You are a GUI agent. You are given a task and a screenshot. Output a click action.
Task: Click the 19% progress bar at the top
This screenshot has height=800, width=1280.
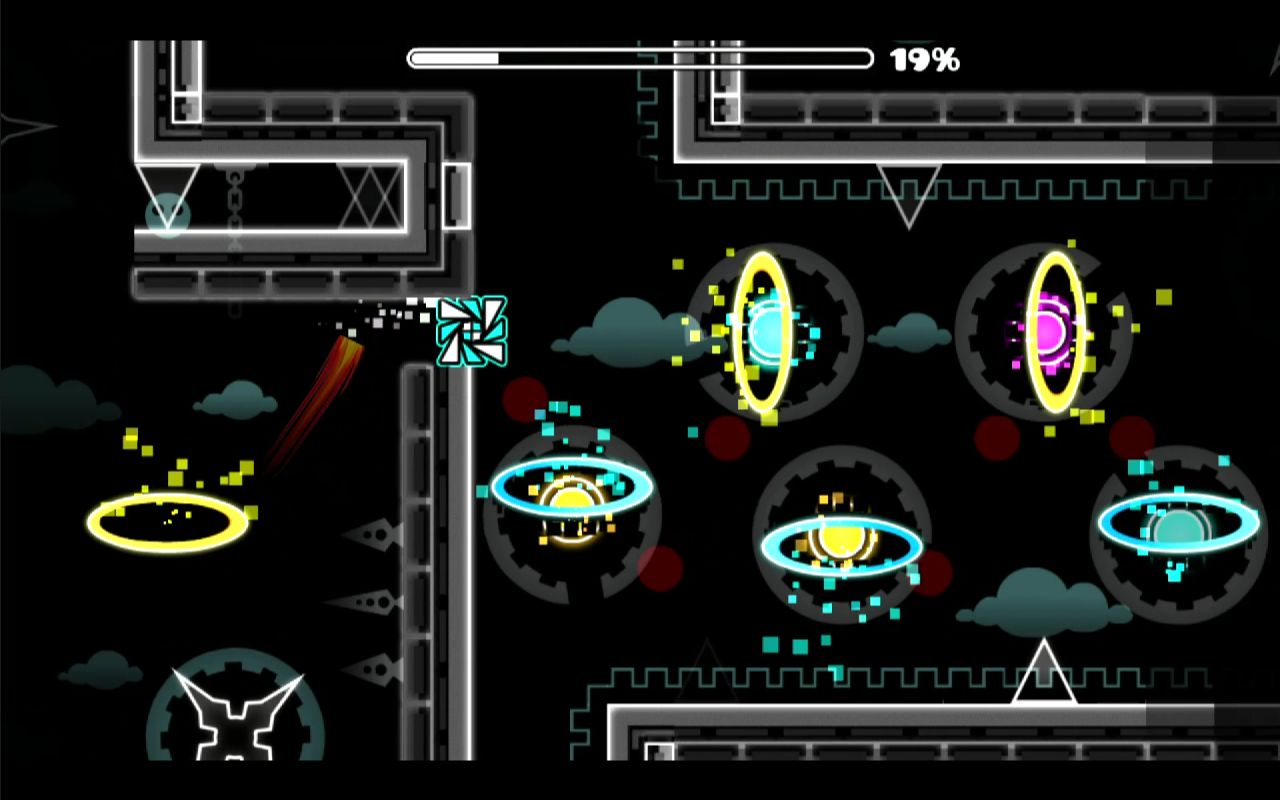pos(640,57)
